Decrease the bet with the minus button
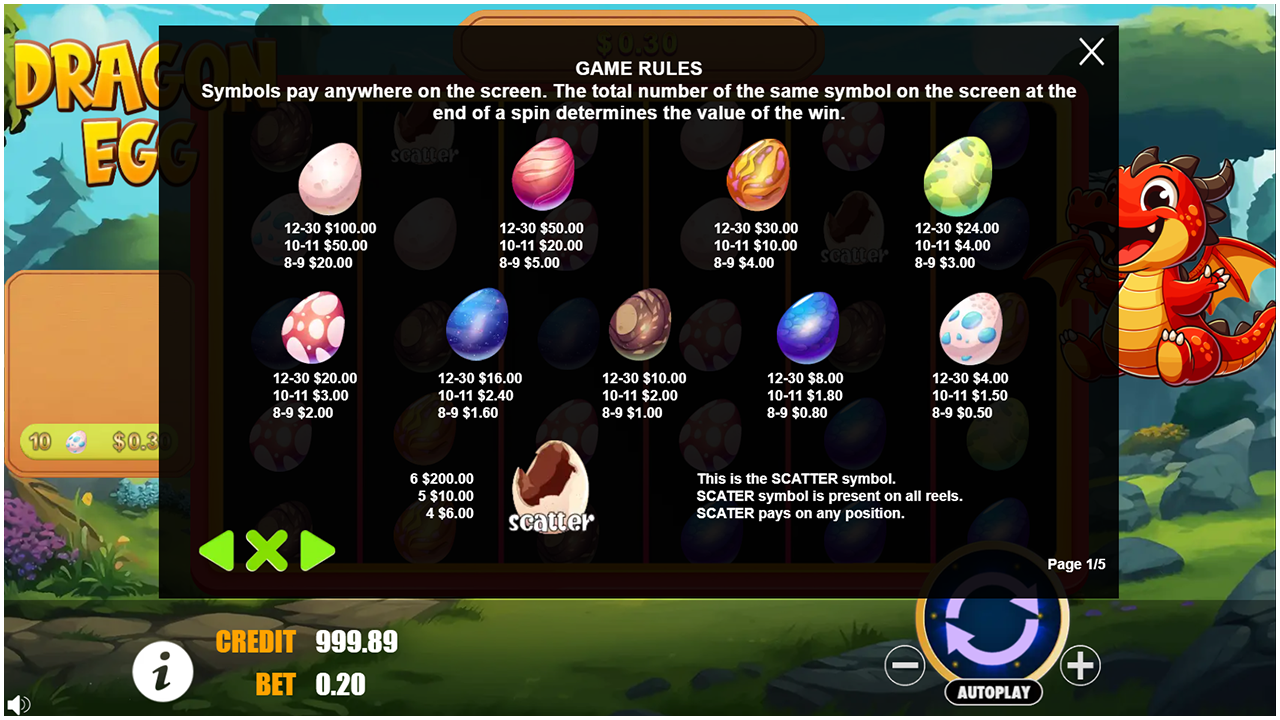The image size is (1280, 720). [905, 665]
